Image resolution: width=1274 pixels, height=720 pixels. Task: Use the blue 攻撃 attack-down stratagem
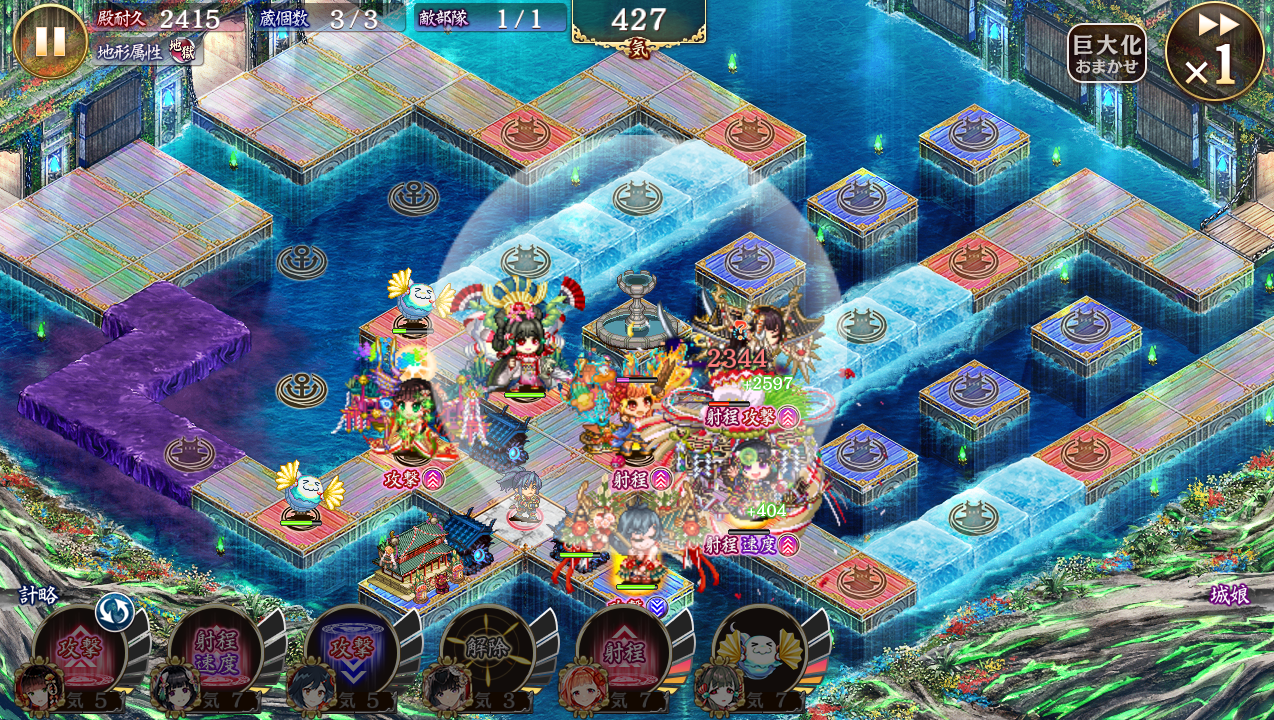click(x=351, y=651)
